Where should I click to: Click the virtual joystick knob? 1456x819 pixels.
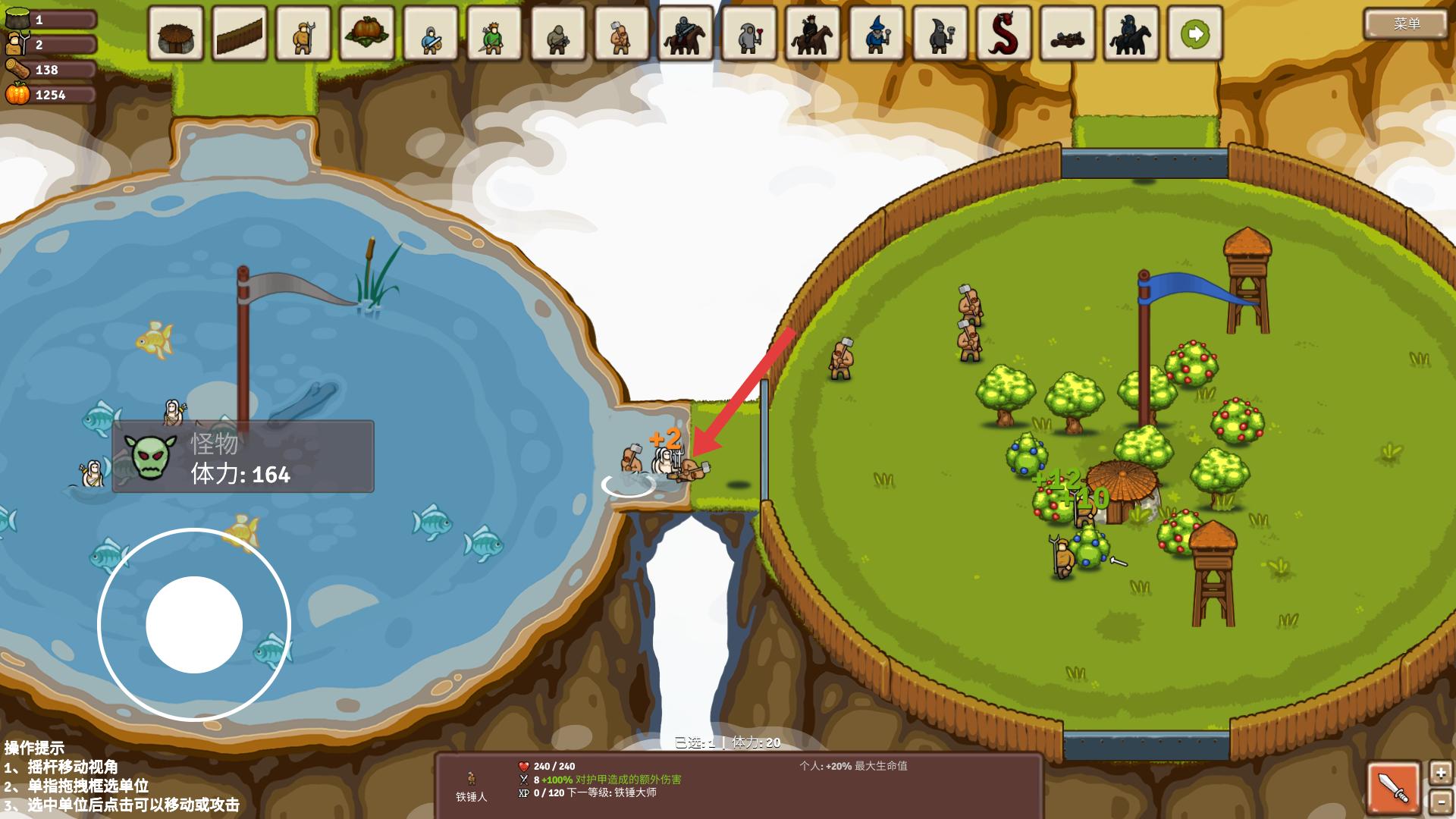pyautogui.click(x=194, y=624)
